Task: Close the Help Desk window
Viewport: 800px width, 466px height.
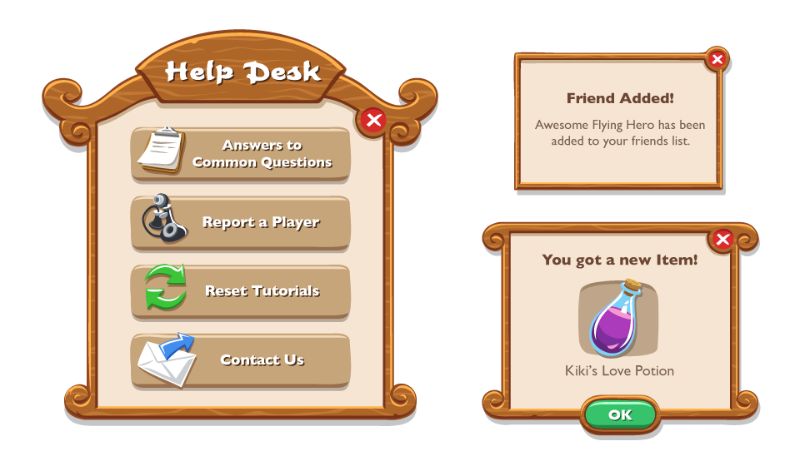Action: pyautogui.click(x=373, y=121)
